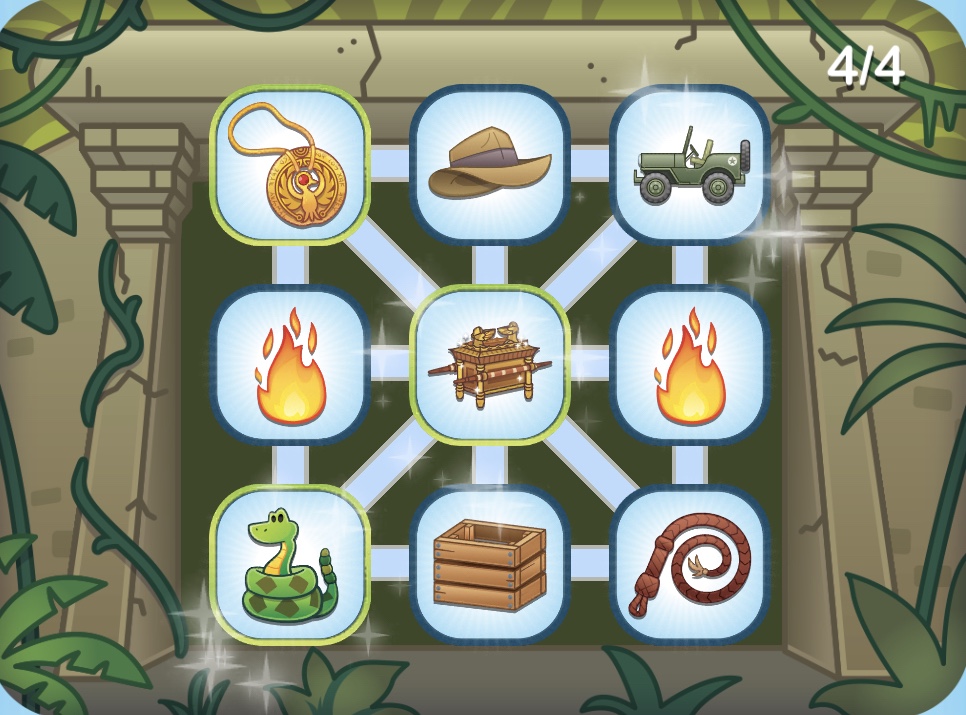Screen dimensions: 966x715
Task: Choose the wooden crate tile
Action: 490,565
